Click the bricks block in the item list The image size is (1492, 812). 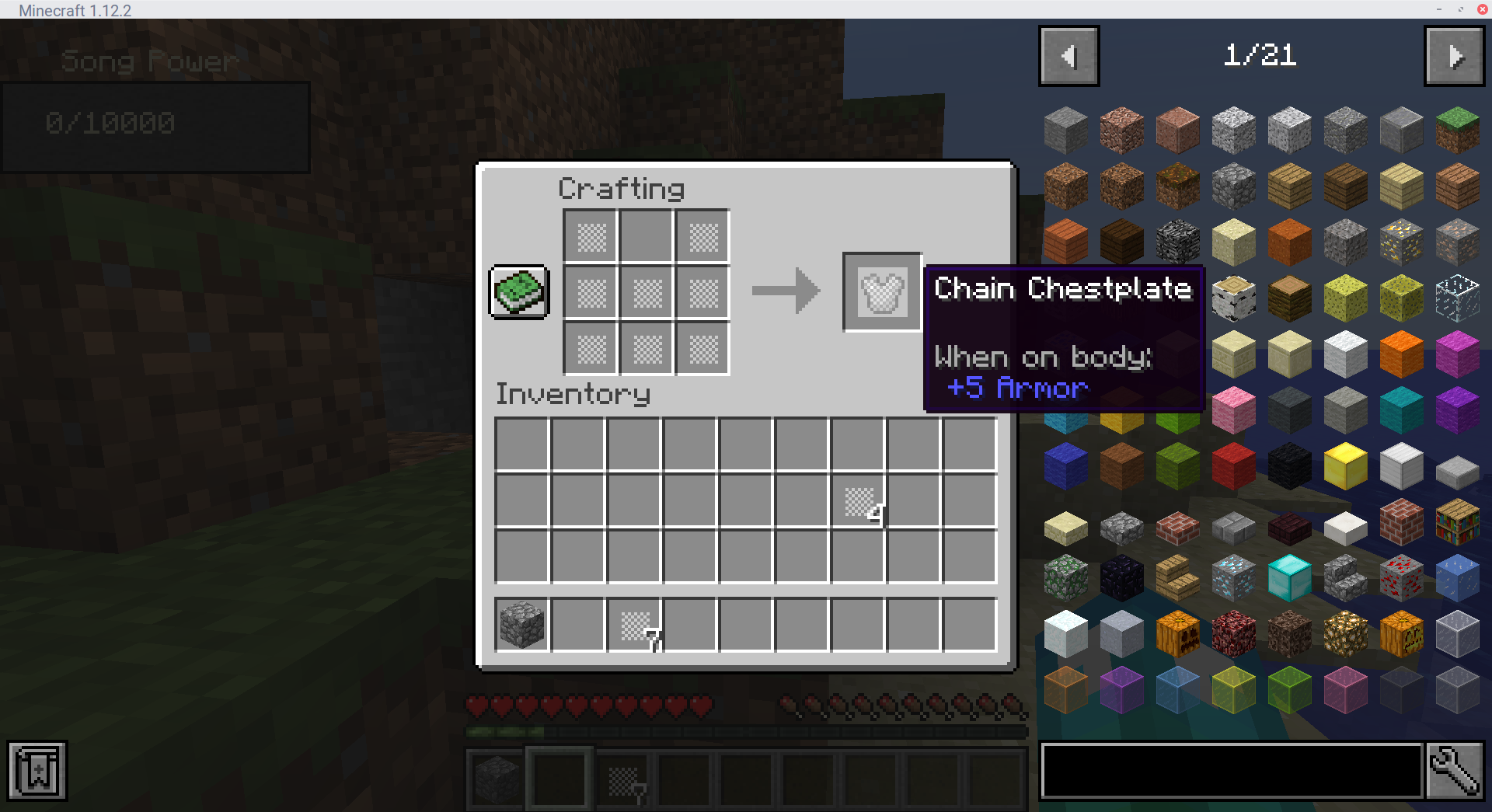(x=1401, y=521)
